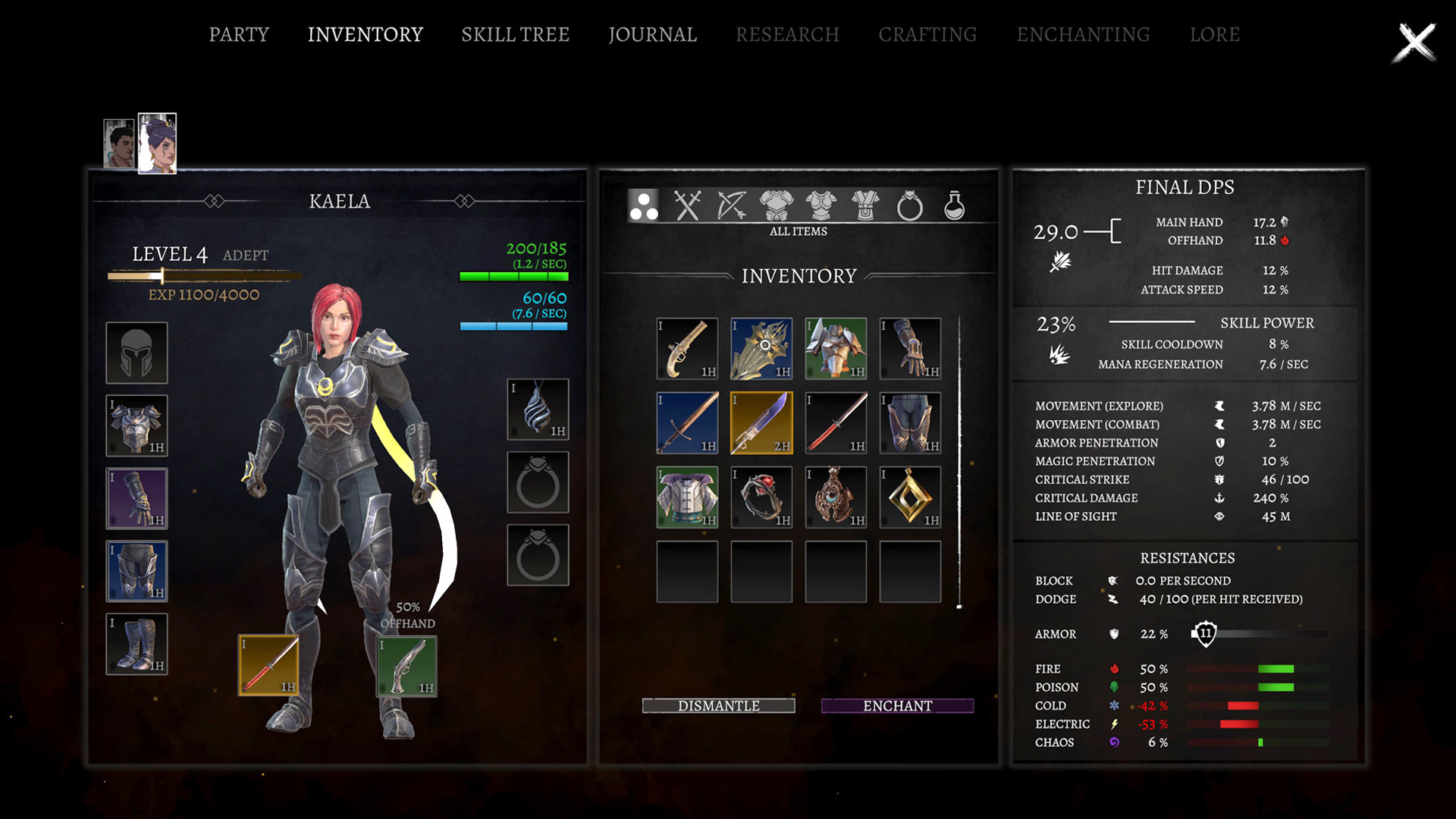Select the equipped spiral pendant necklace
Image resolution: width=1456 pixels, height=819 pixels.
tap(538, 409)
